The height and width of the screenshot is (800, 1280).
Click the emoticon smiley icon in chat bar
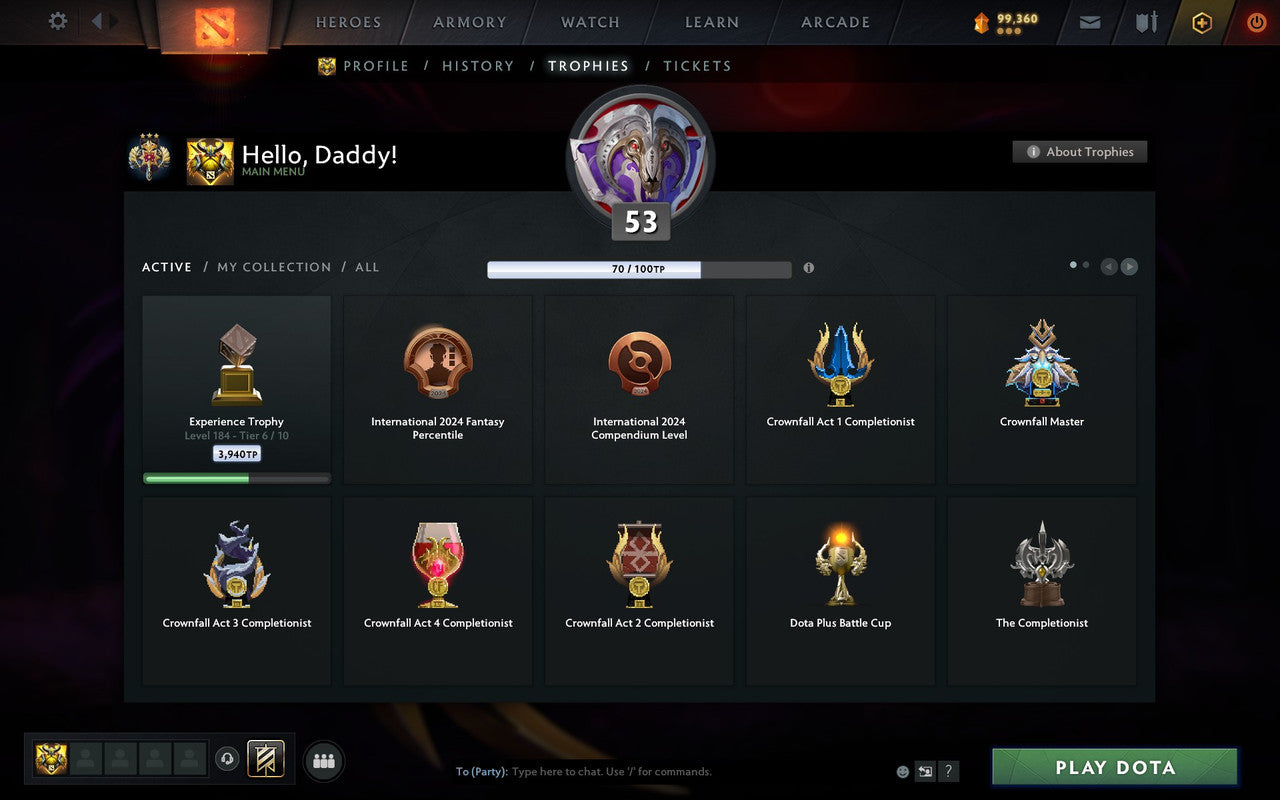(901, 771)
